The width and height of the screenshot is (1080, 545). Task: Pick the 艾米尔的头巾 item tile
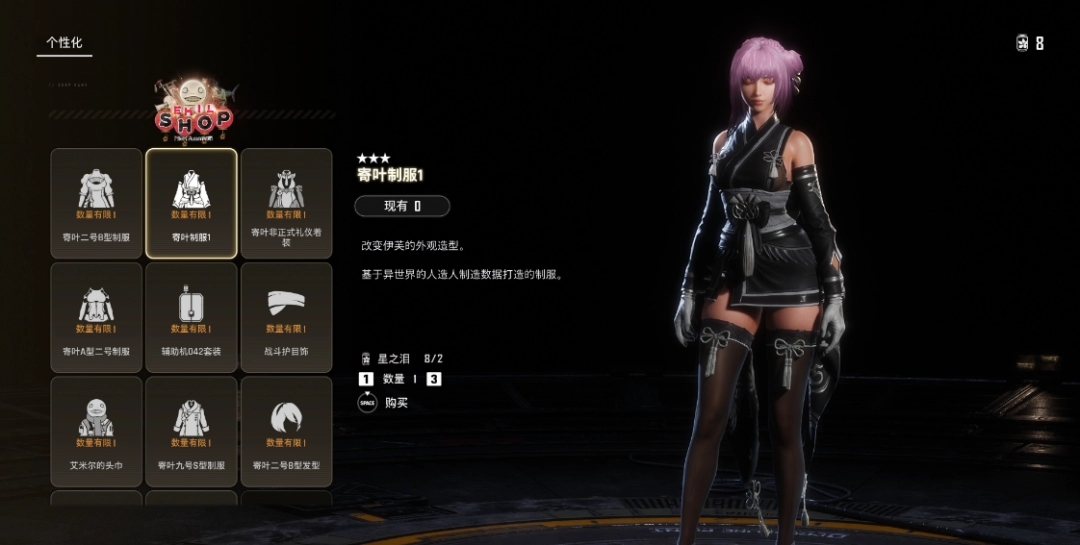click(96, 431)
